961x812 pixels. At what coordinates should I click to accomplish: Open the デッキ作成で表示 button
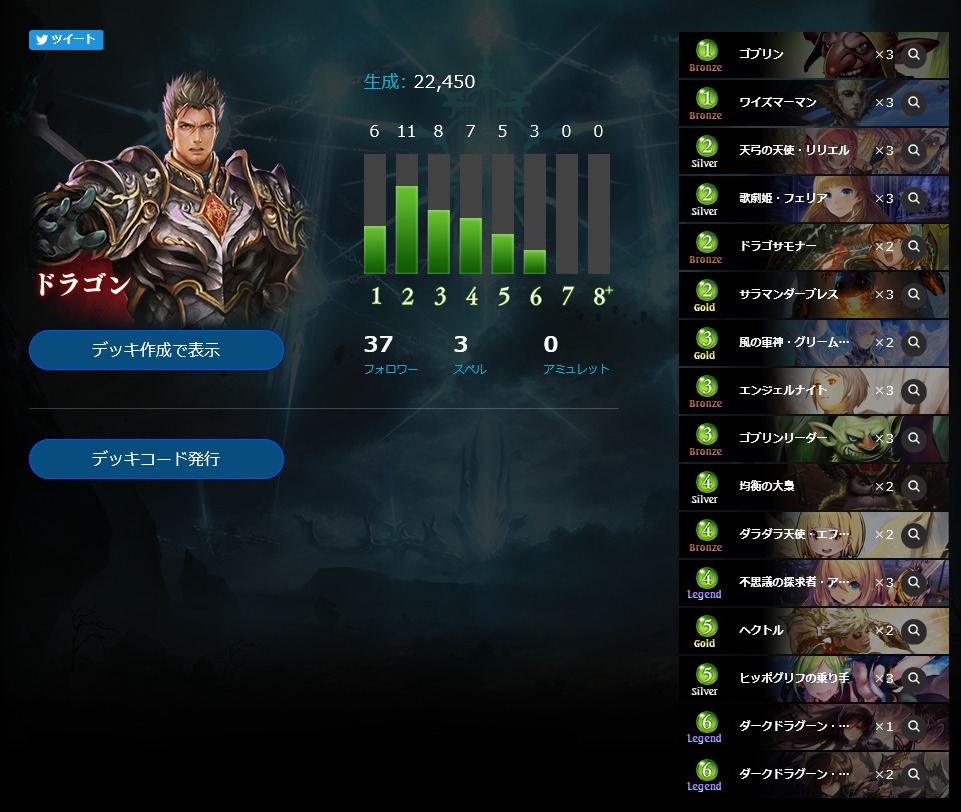click(156, 350)
